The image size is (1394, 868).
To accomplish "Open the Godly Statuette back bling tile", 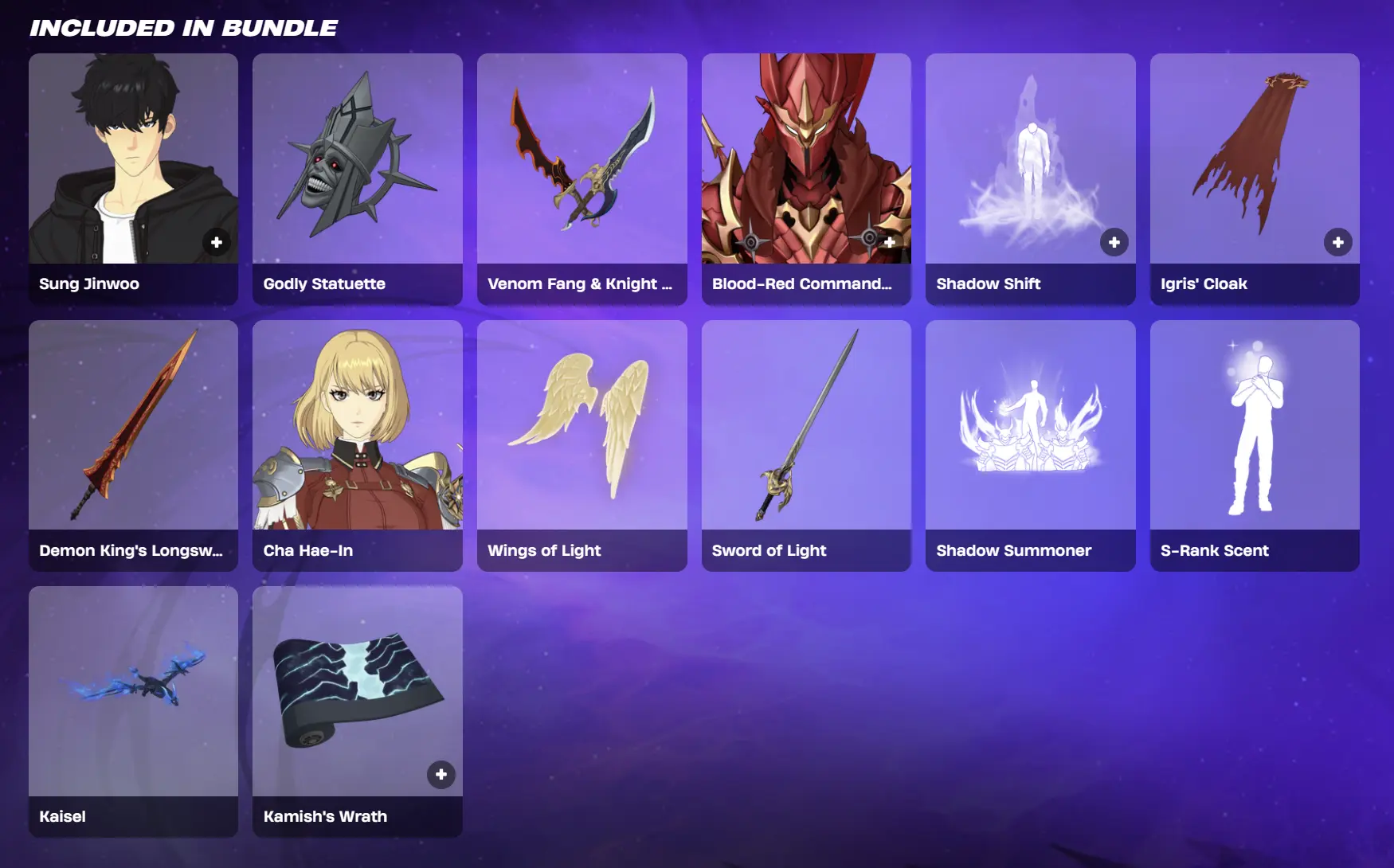I will click(x=357, y=159).
